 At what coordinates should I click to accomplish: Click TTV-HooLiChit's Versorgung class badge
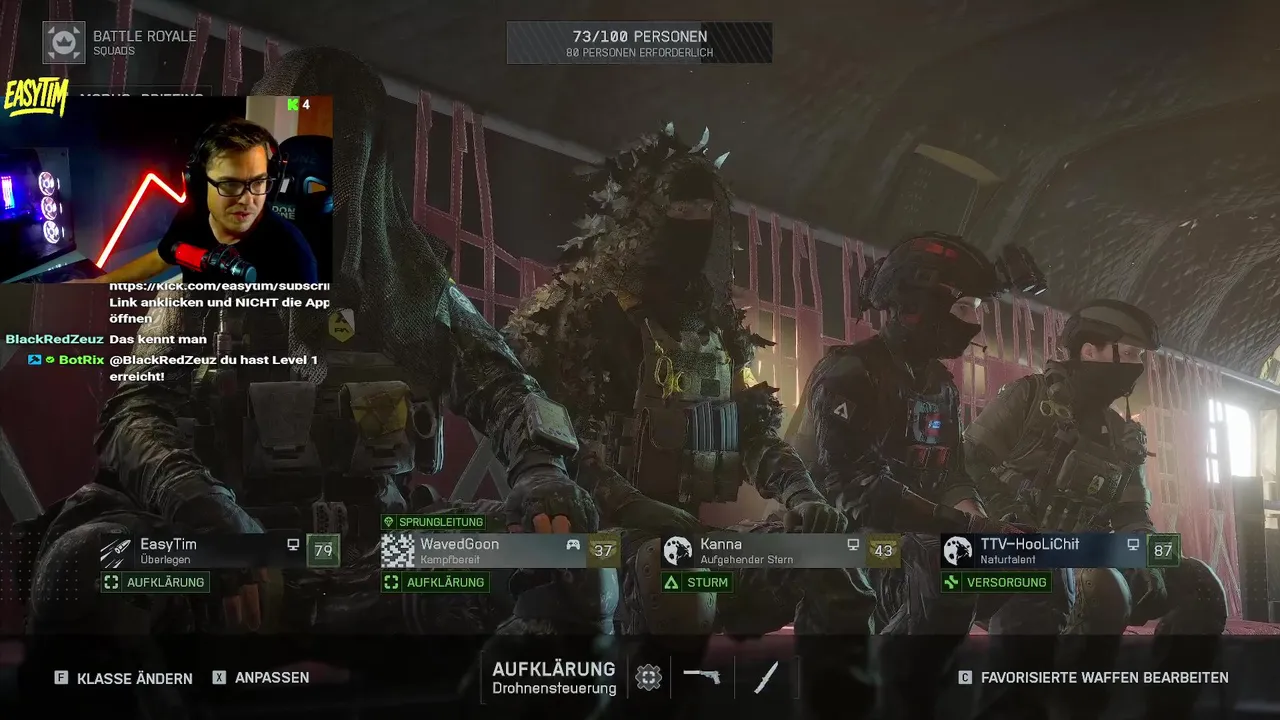(996, 582)
